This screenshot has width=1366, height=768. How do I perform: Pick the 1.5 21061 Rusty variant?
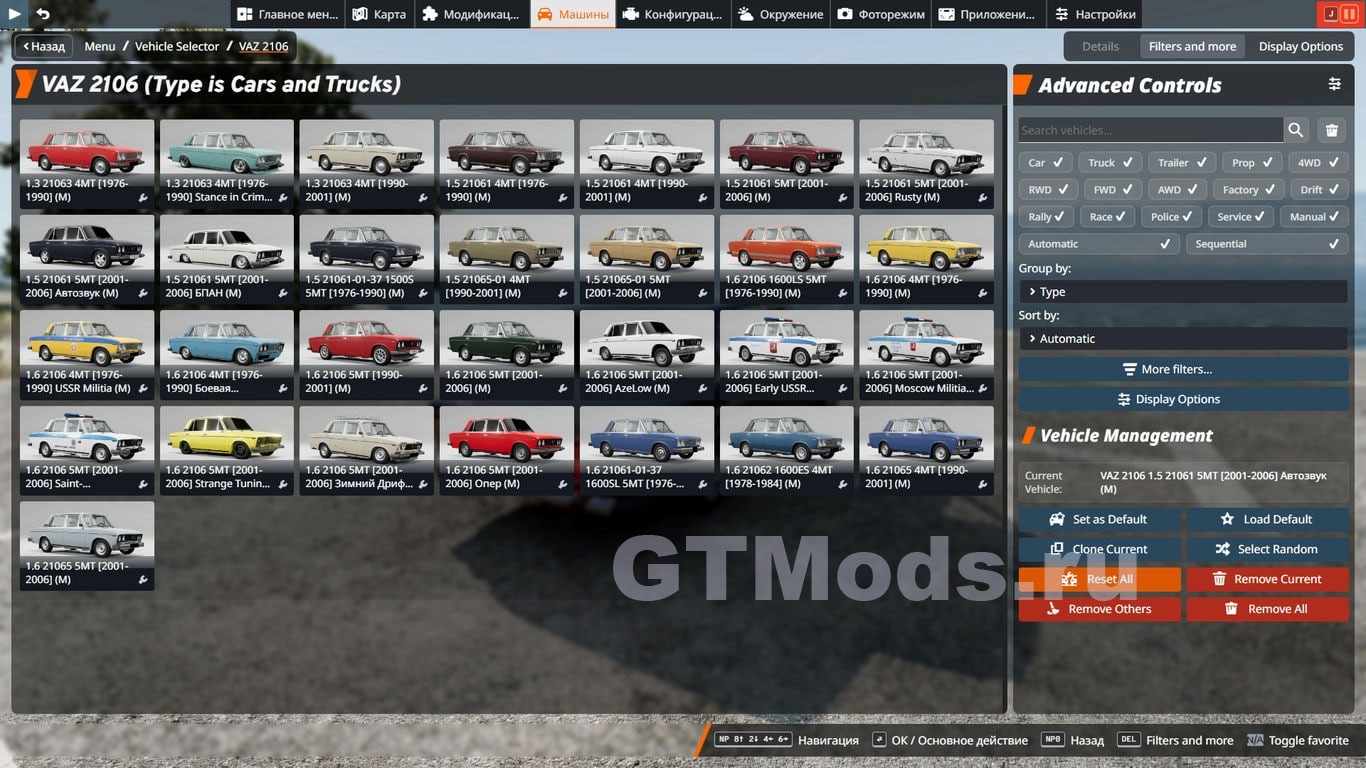pyautogui.click(x=926, y=163)
